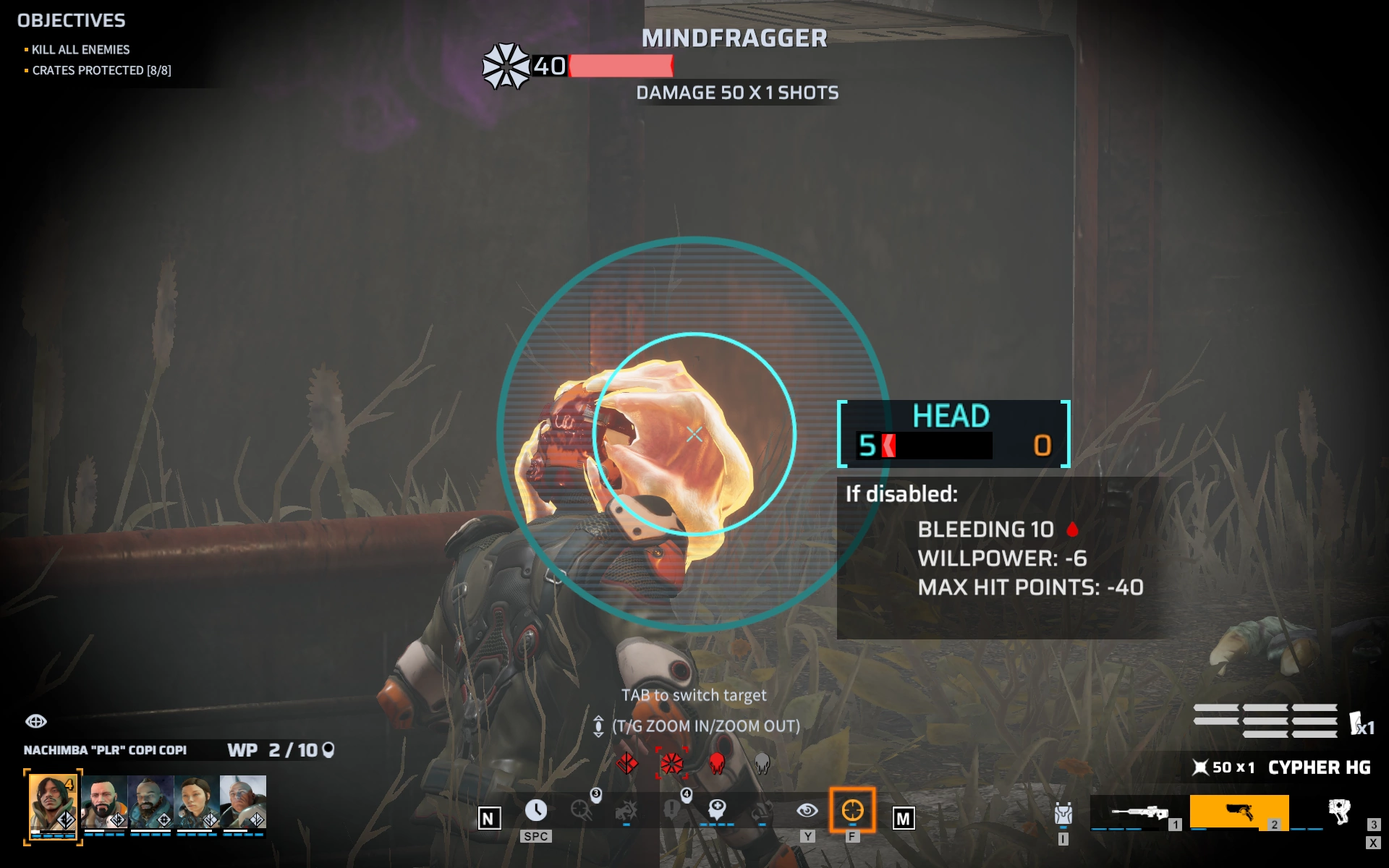
Task: Select the orange crosshair shoot ability
Action: pyautogui.click(x=852, y=810)
